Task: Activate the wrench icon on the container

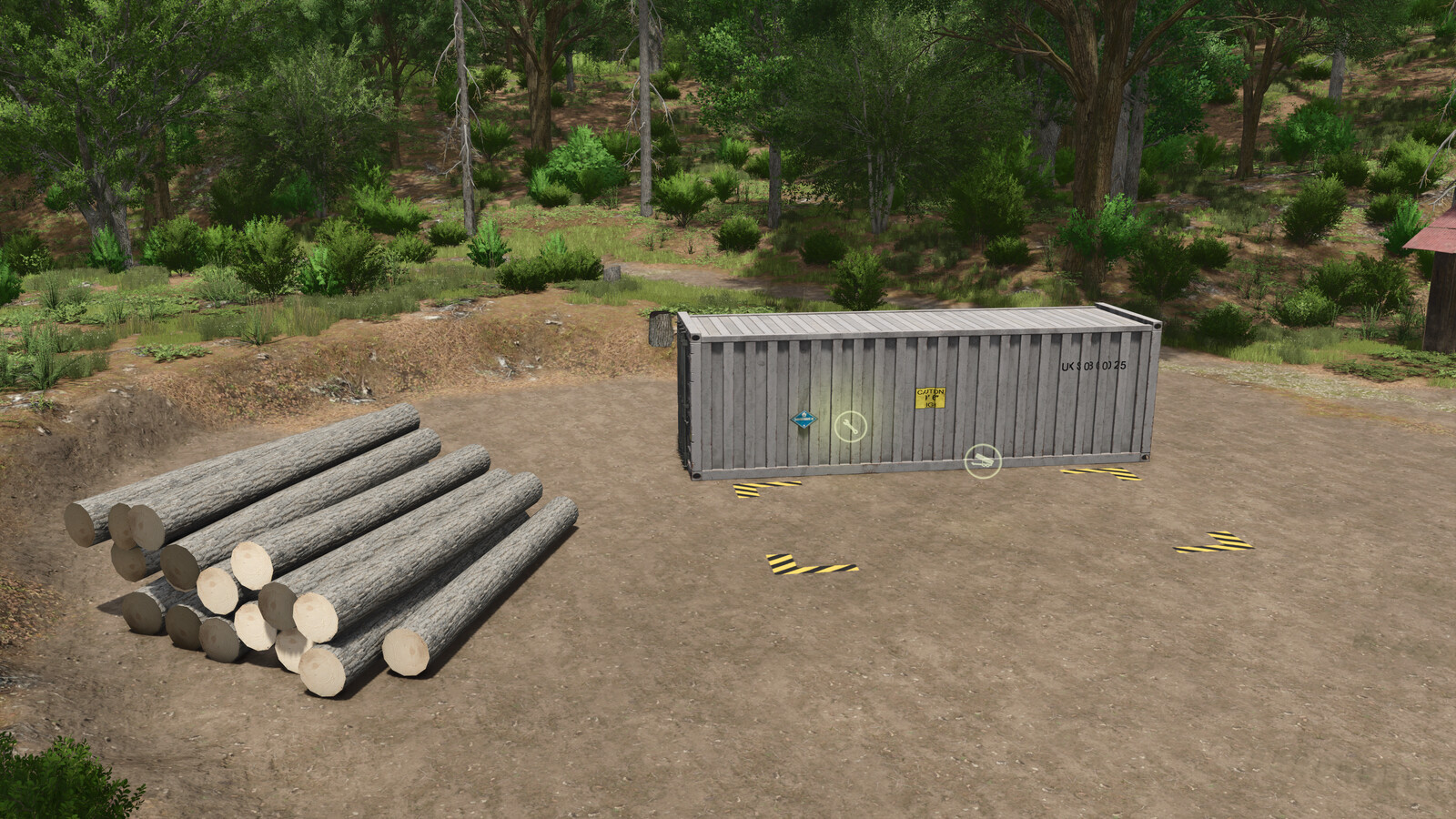Action: click(851, 425)
